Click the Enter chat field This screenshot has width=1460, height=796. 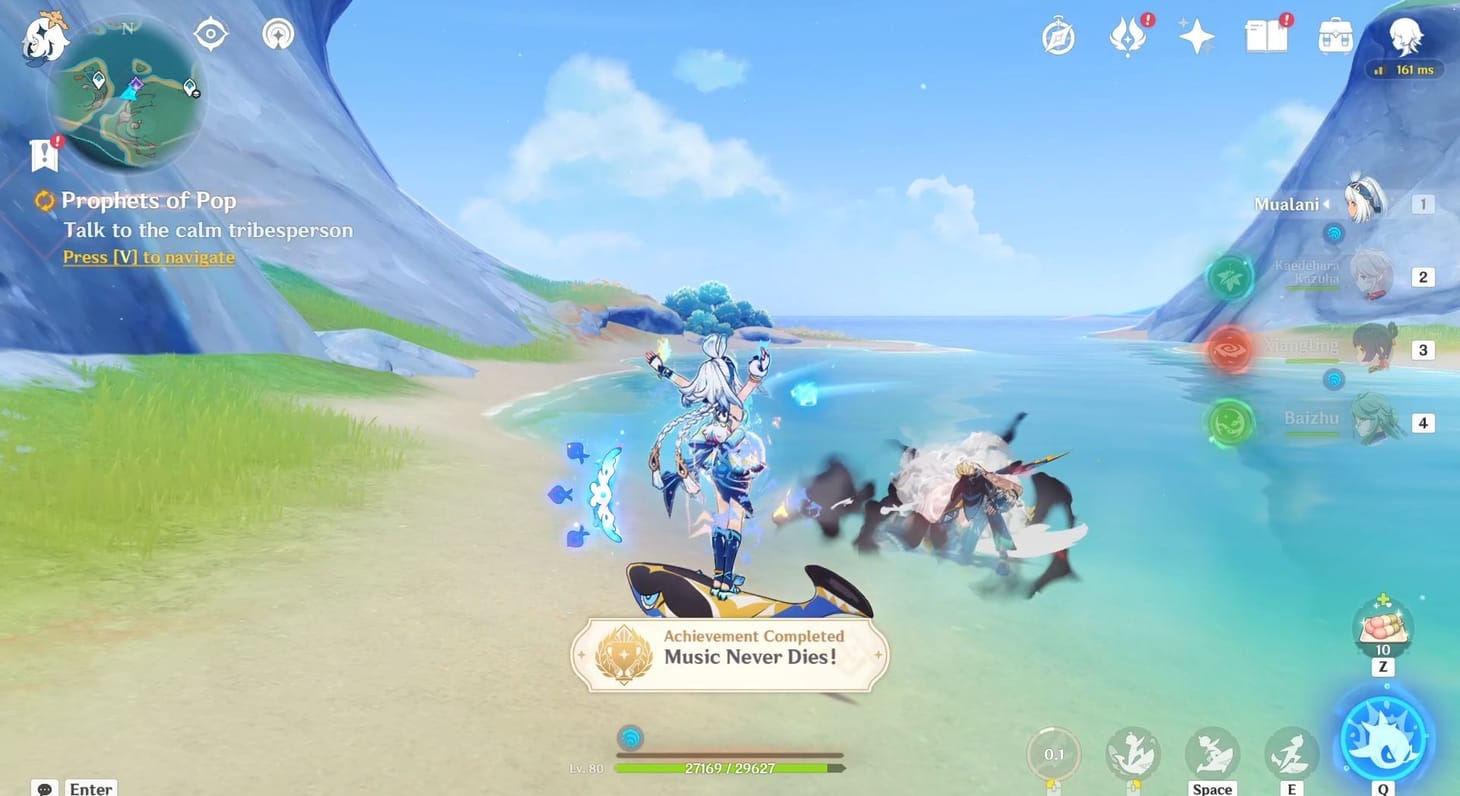[x=90, y=787]
